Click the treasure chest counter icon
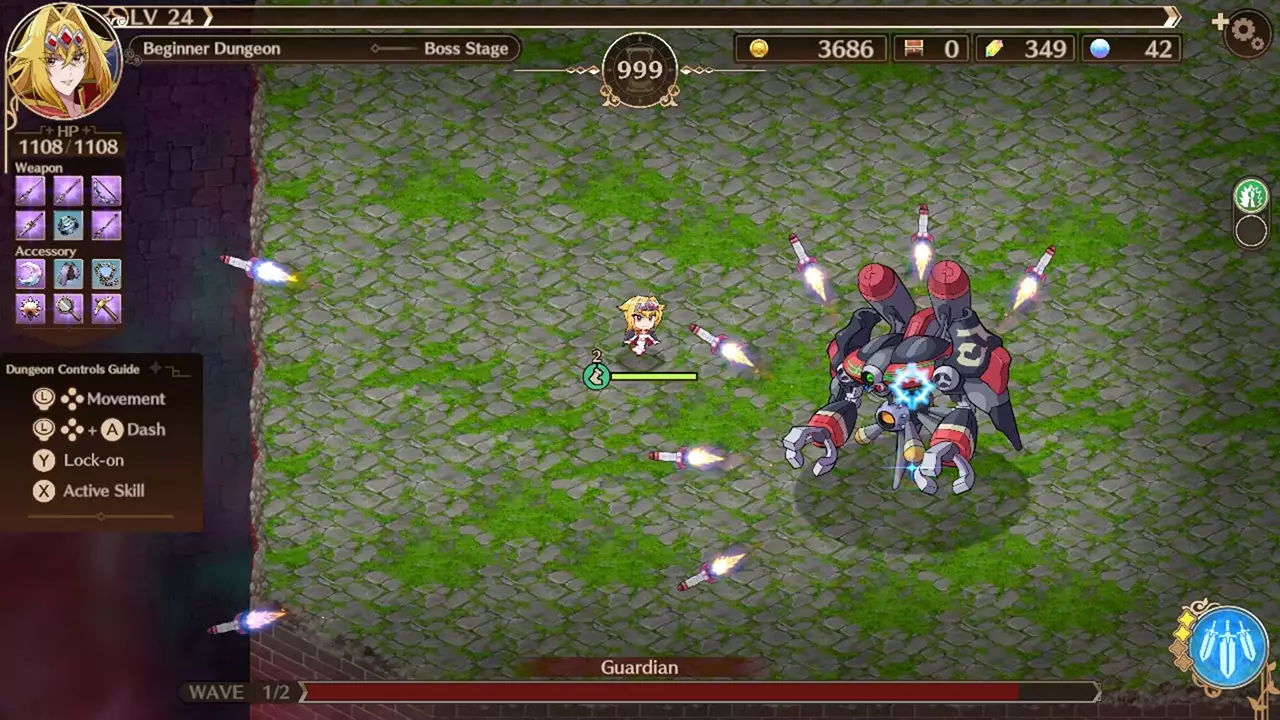This screenshot has height=720, width=1280. click(x=913, y=49)
